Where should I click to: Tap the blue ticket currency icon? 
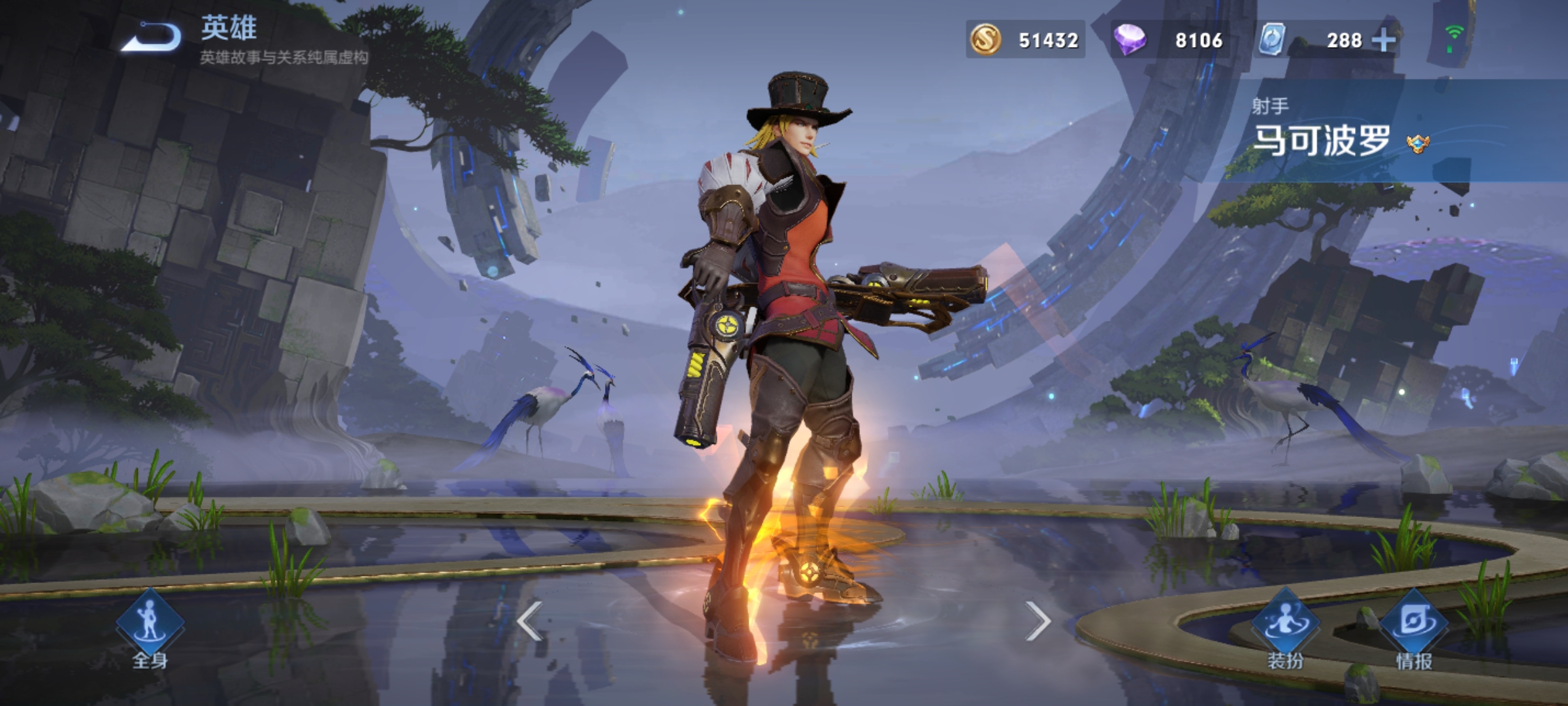click(1273, 39)
